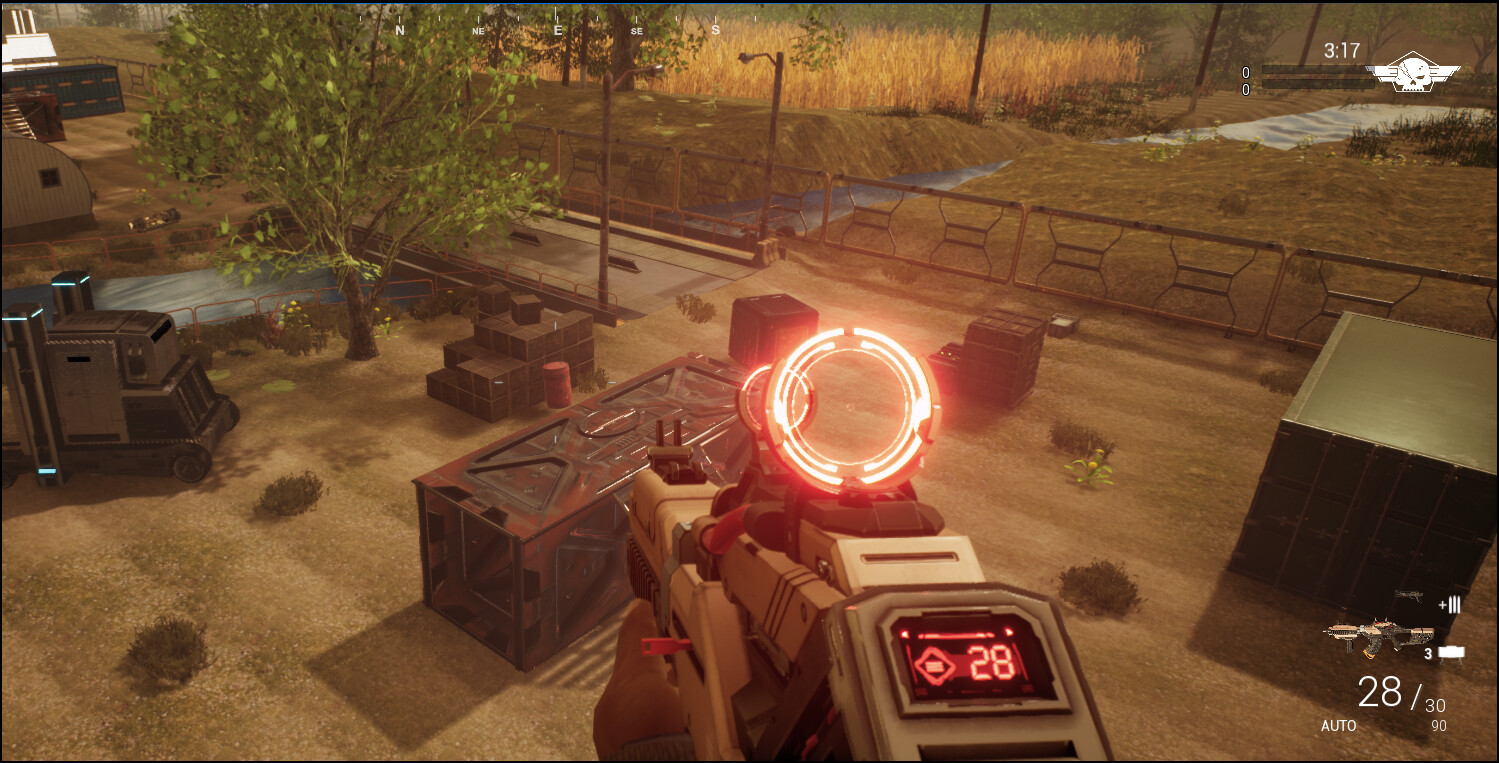Click the S marker on the compass
Screen dimensions: 1499x763
[x=713, y=30]
